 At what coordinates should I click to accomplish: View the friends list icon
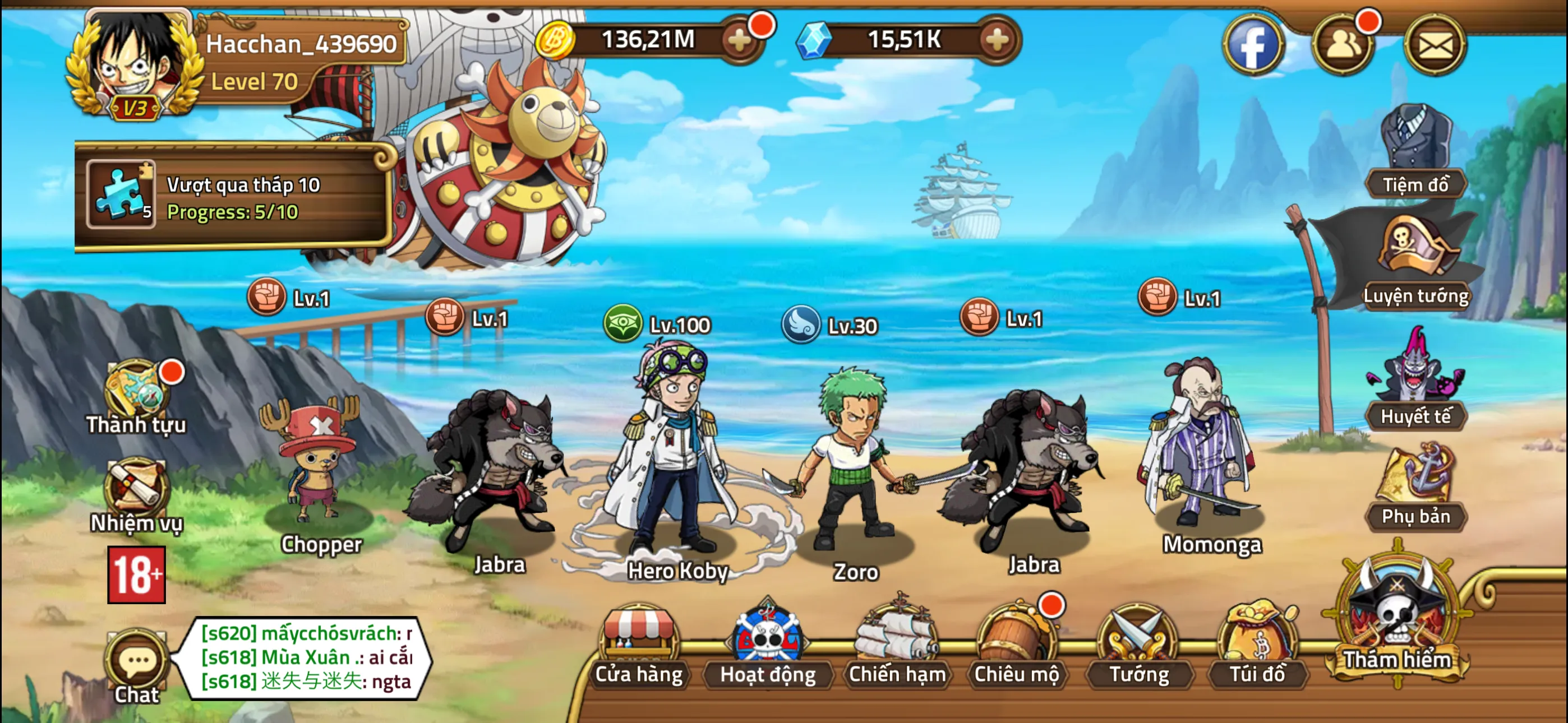[x=1343, y=45]
